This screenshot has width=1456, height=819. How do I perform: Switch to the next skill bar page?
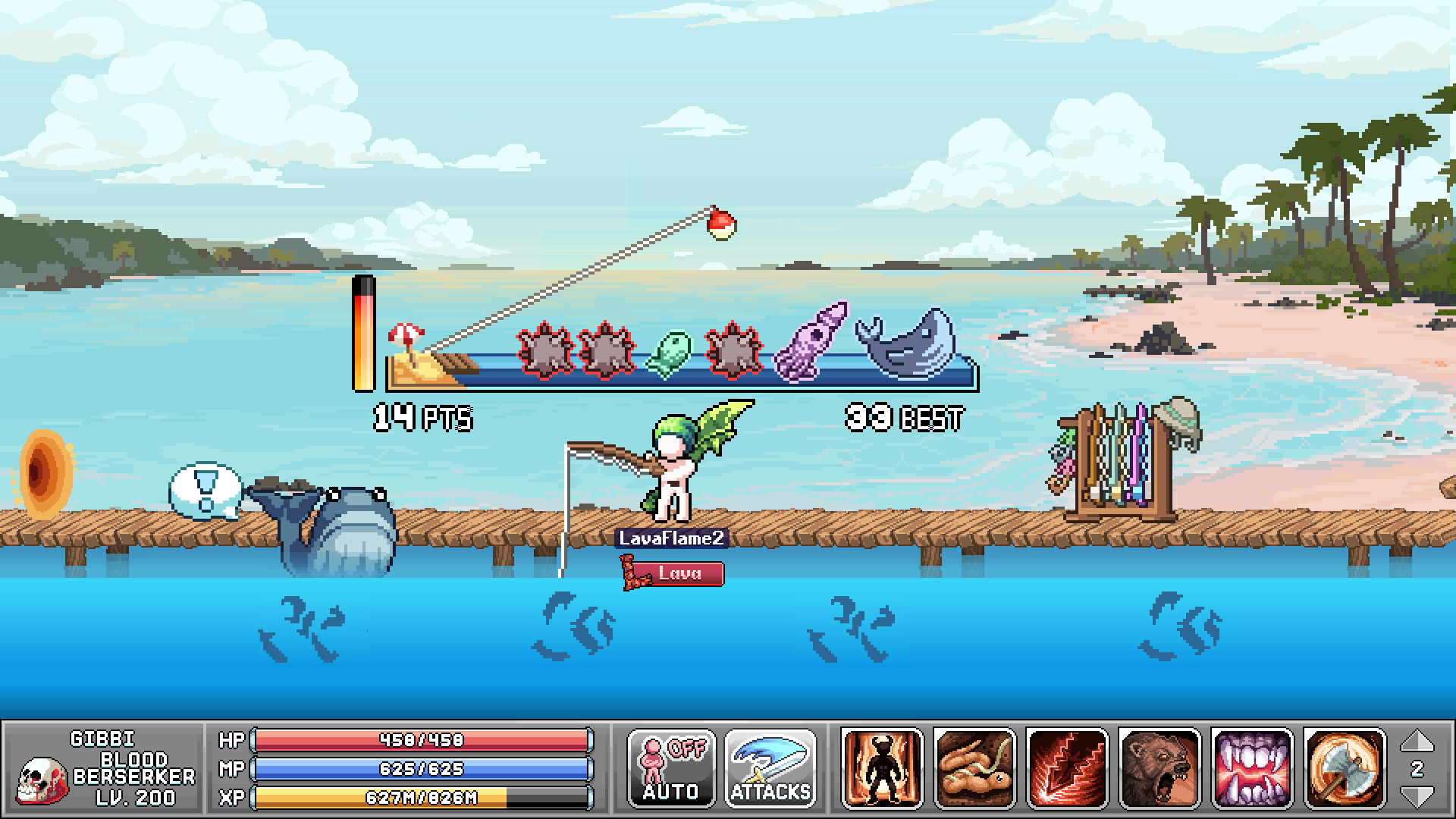(1417, 796)
